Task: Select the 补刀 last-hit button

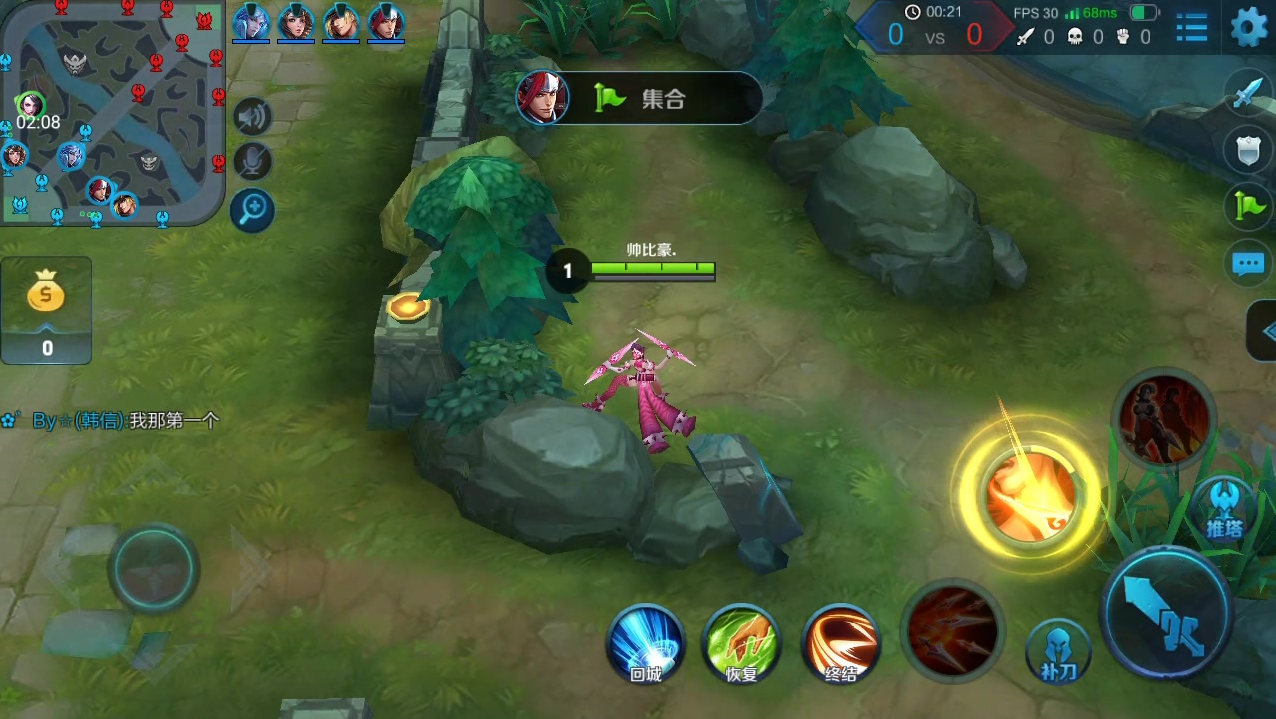Action: 1058,652
